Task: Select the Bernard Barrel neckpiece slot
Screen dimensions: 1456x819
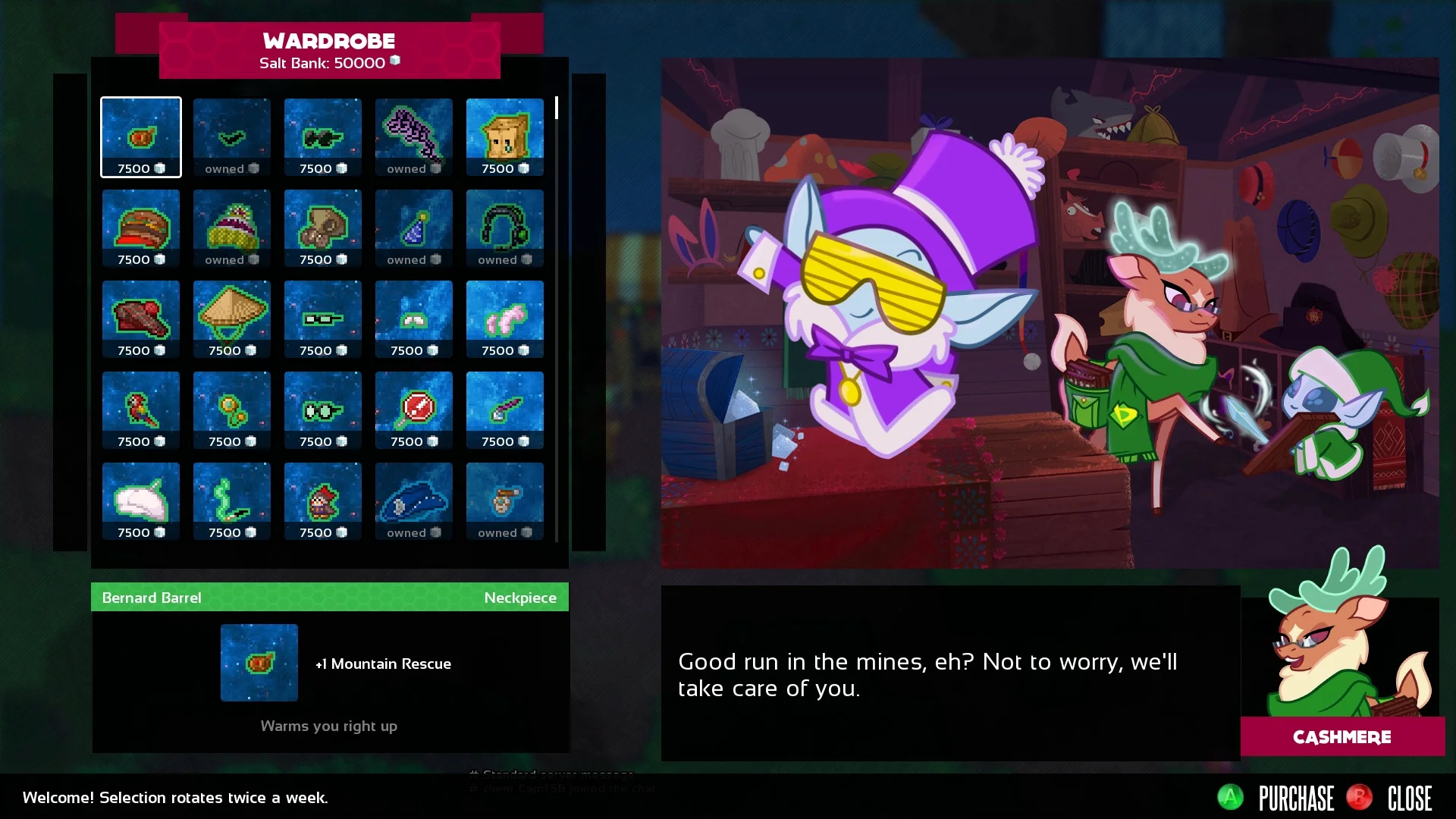Action: (141, 137)
